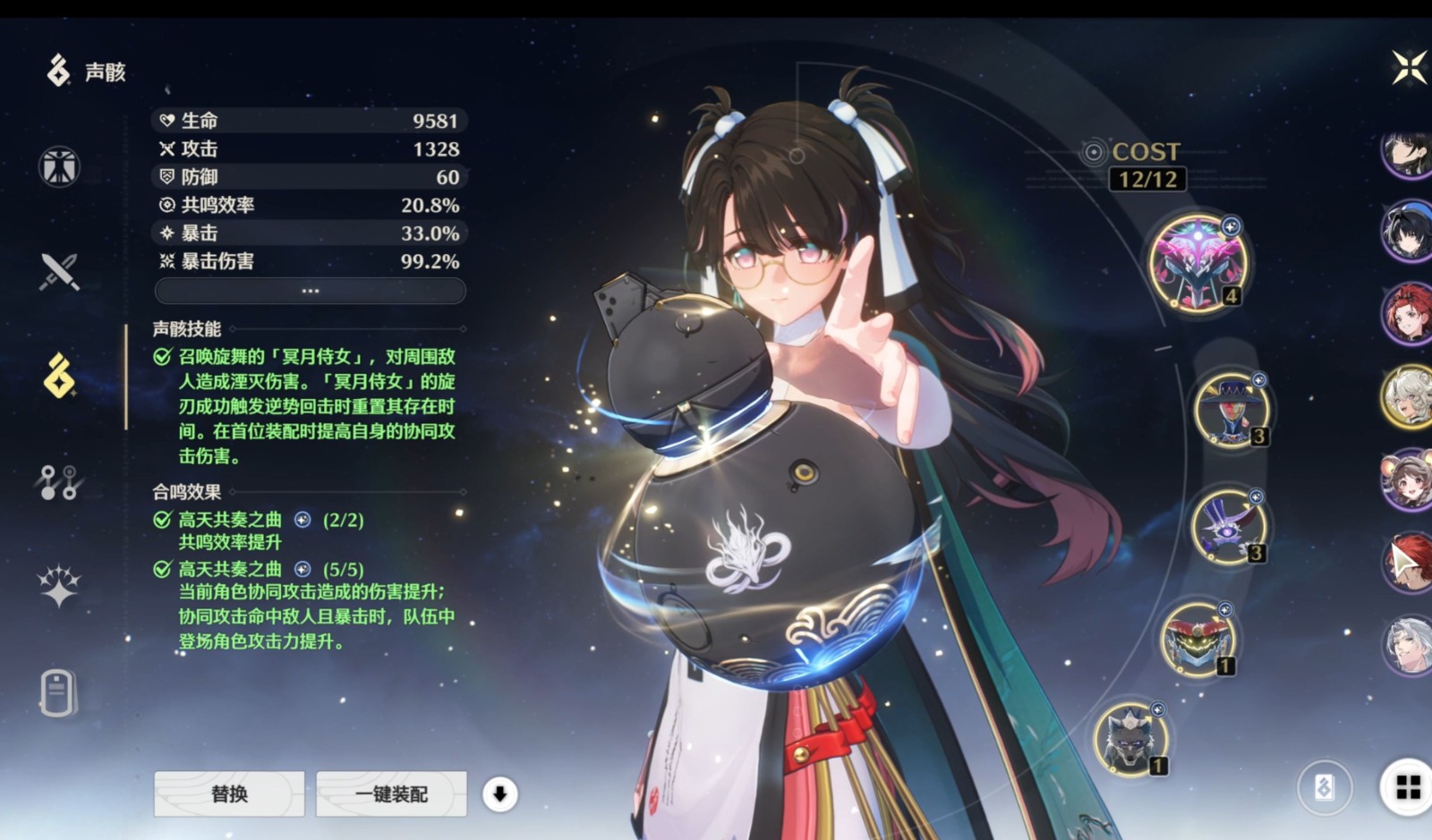This screenshot has width=1432, height=840.
Task: Click the circular down-arrow button beside 一键装配
Action: coord(501,793)
